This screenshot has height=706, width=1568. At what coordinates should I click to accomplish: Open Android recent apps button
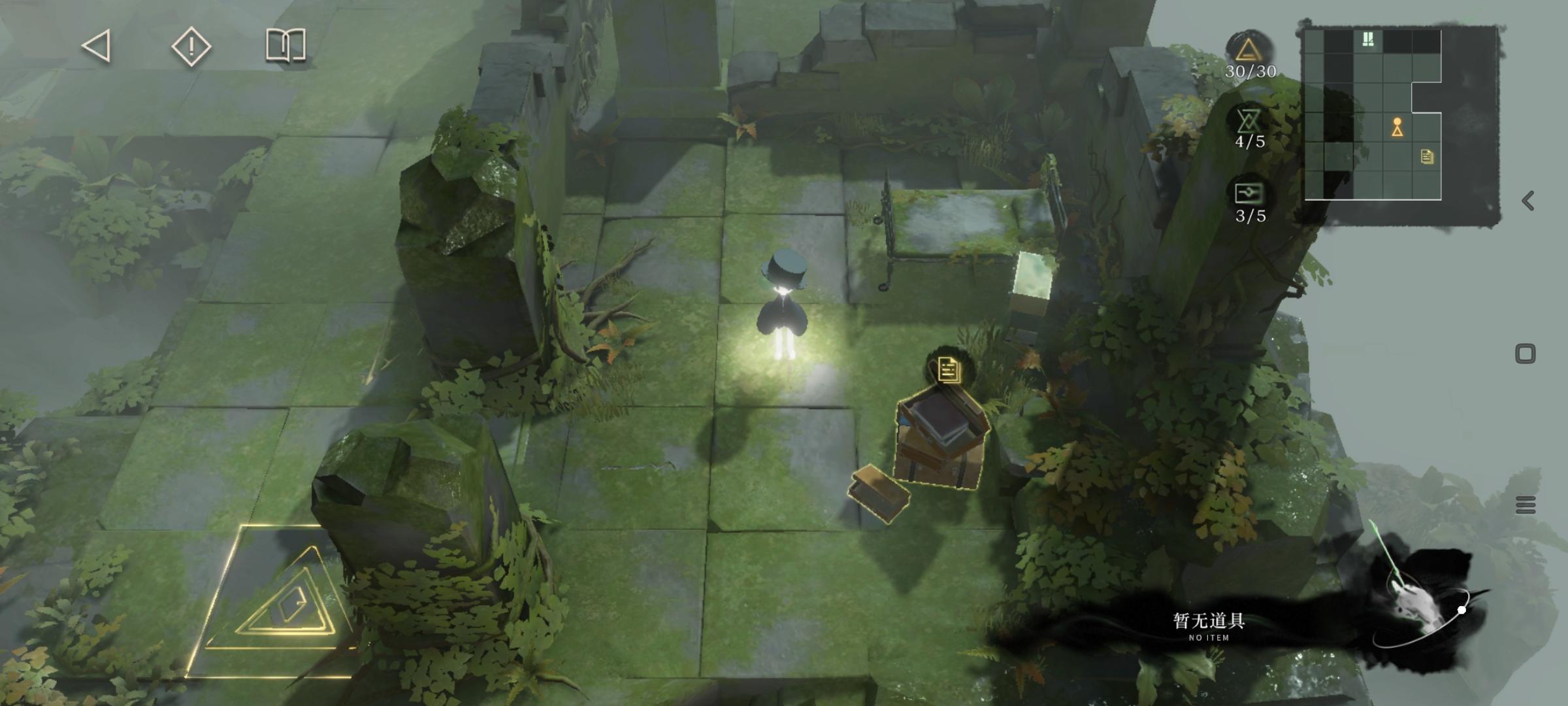(x=1526, y=505)
